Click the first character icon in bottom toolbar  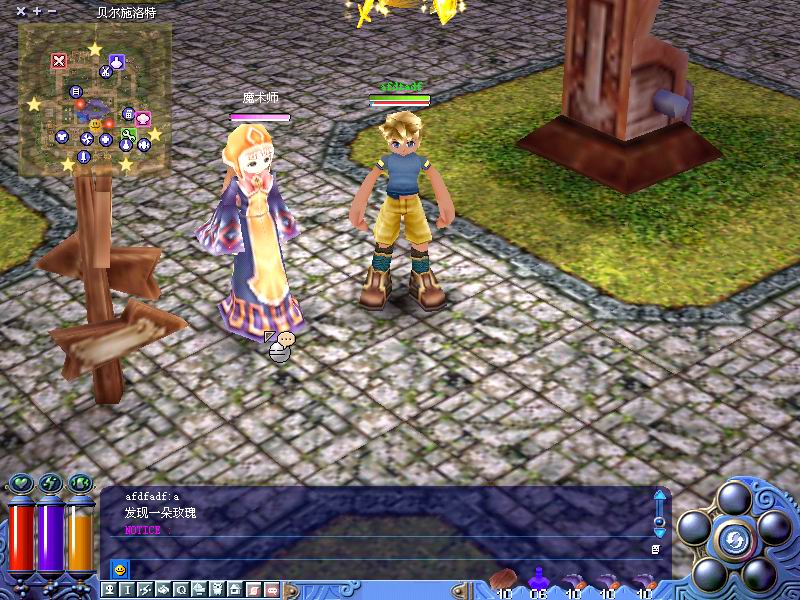pos(110,590)
